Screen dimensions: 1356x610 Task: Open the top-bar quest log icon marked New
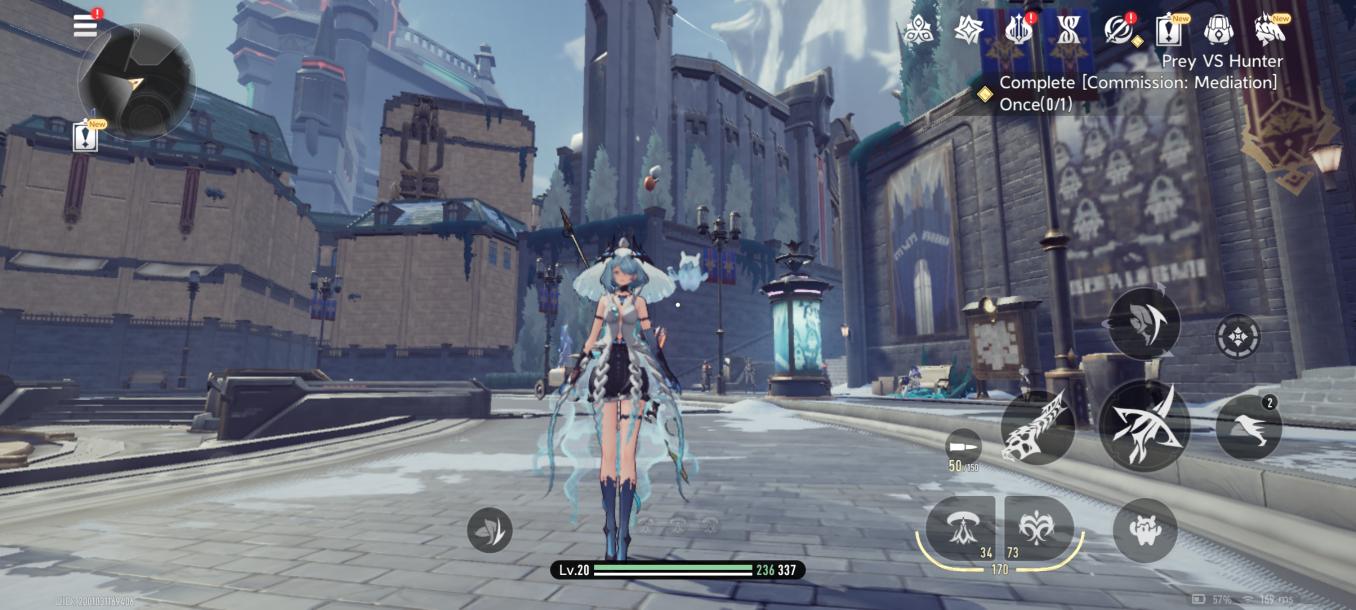coord(1168,31)
